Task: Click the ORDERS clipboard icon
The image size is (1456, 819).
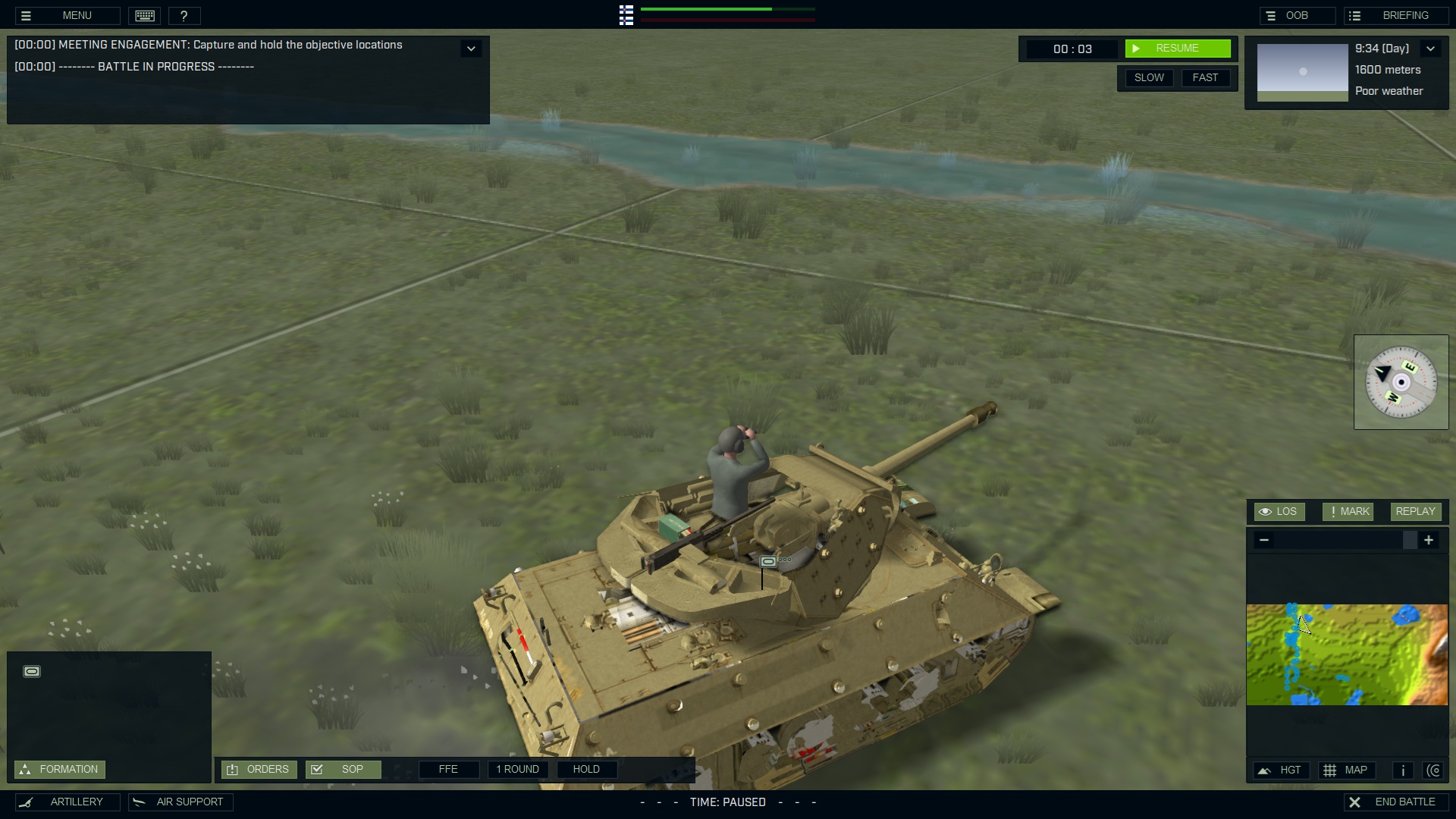Action: (x=234, y=769)
